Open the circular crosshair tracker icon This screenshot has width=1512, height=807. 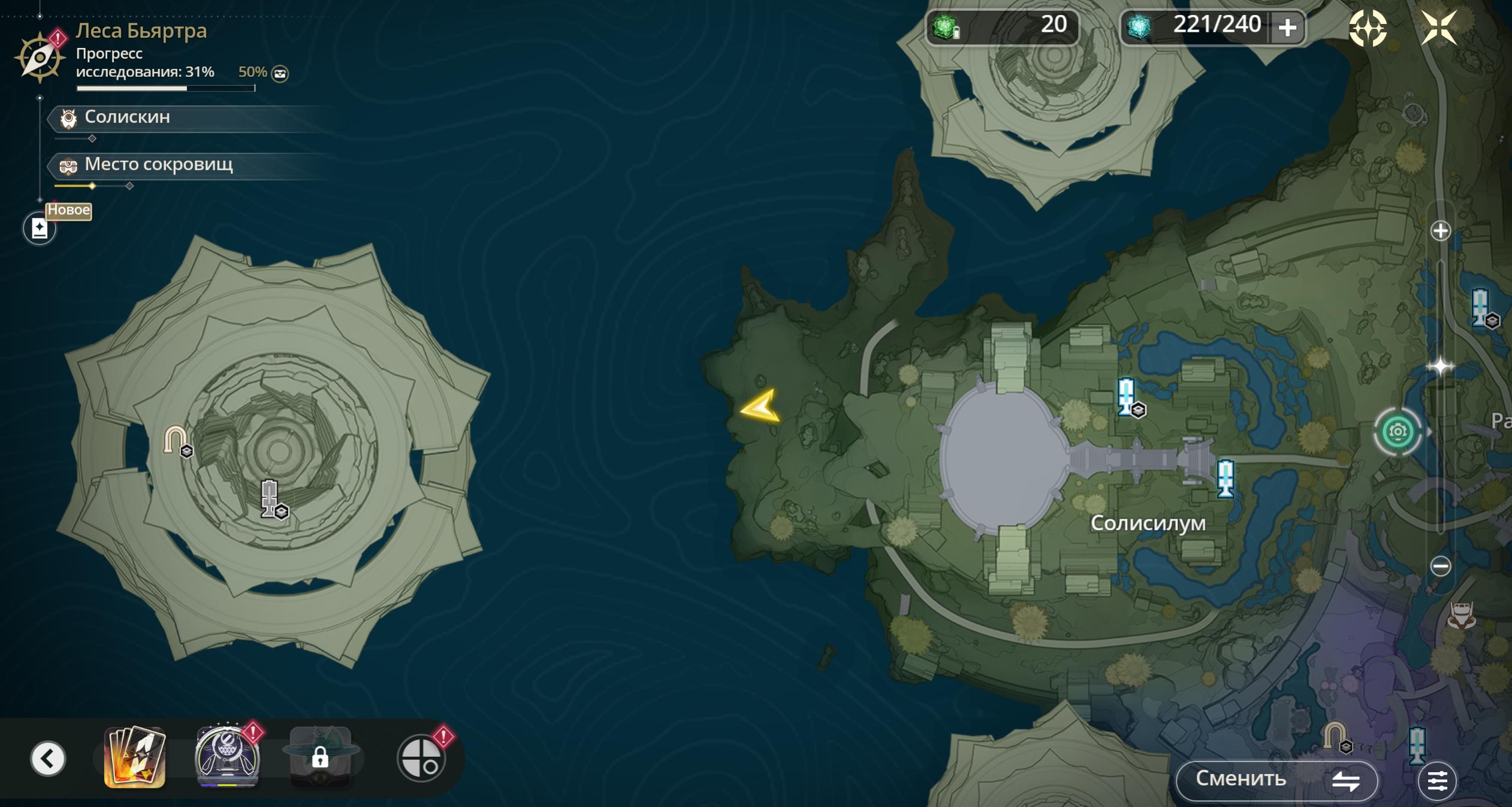click(x=421, y=758)
